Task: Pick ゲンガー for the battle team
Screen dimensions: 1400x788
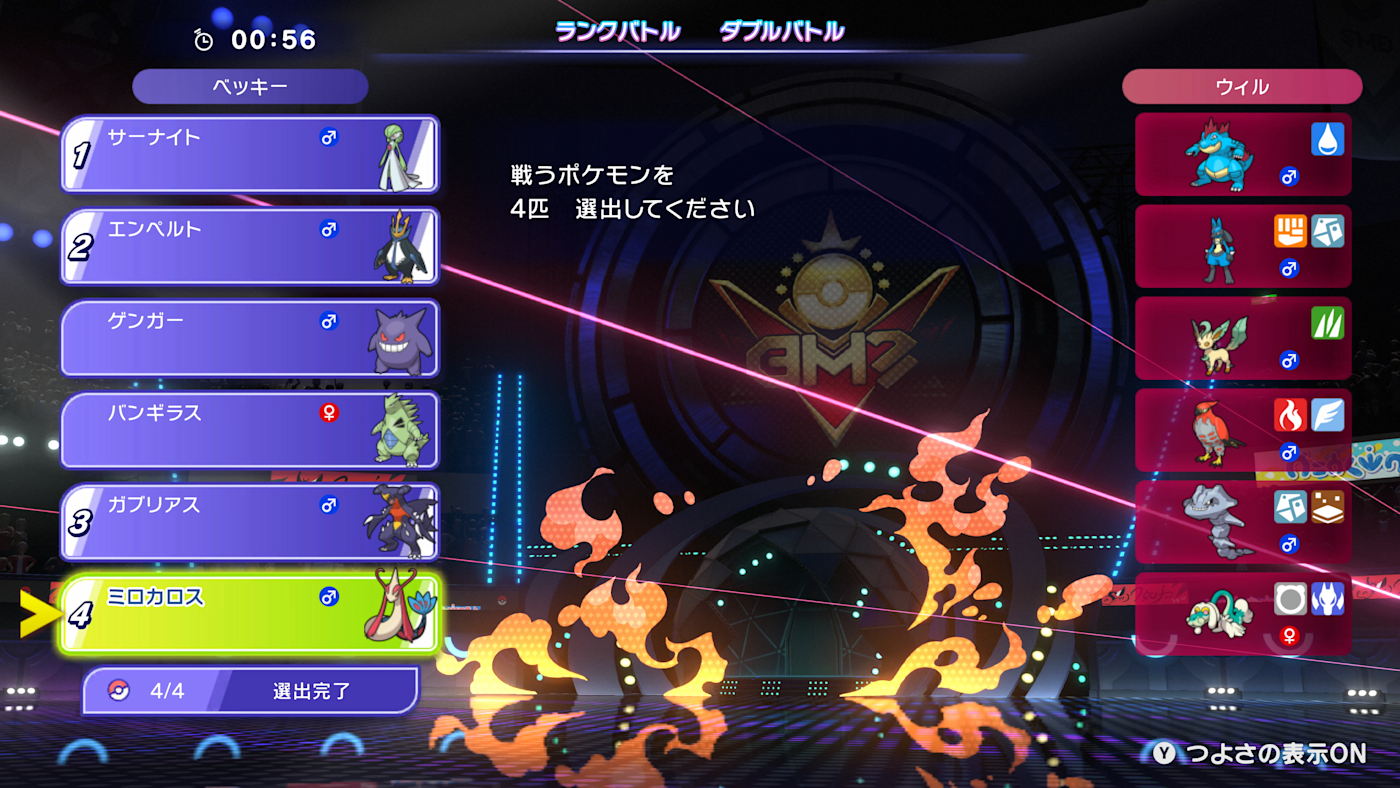Action: (250, 338)
